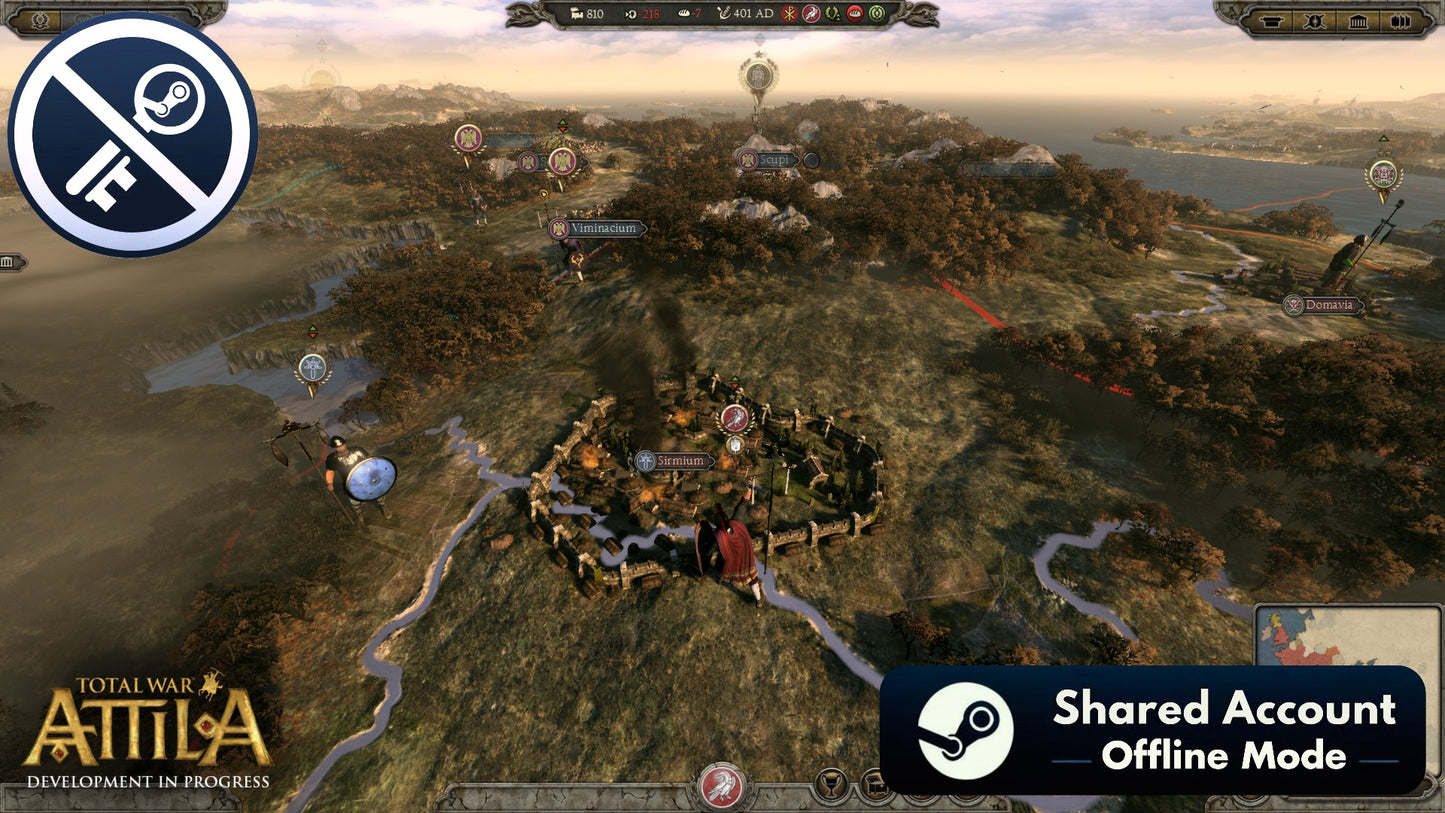This screenshot has width=1445, height=813.
Task: Click the rightmost top-right menu button
Action: pos(1400,20)
